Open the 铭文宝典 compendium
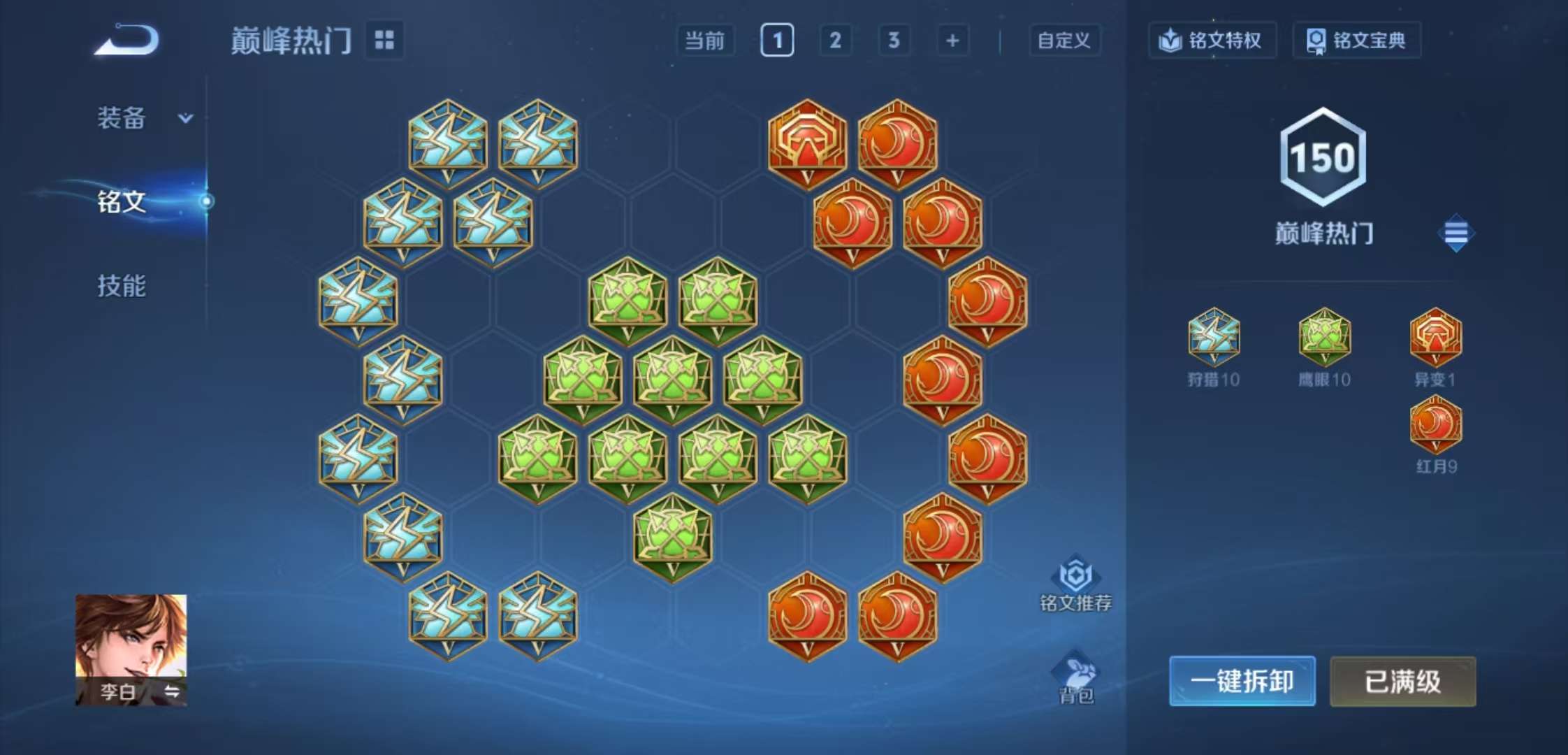Screen dimensions: 1568x755 (1356, 41)
